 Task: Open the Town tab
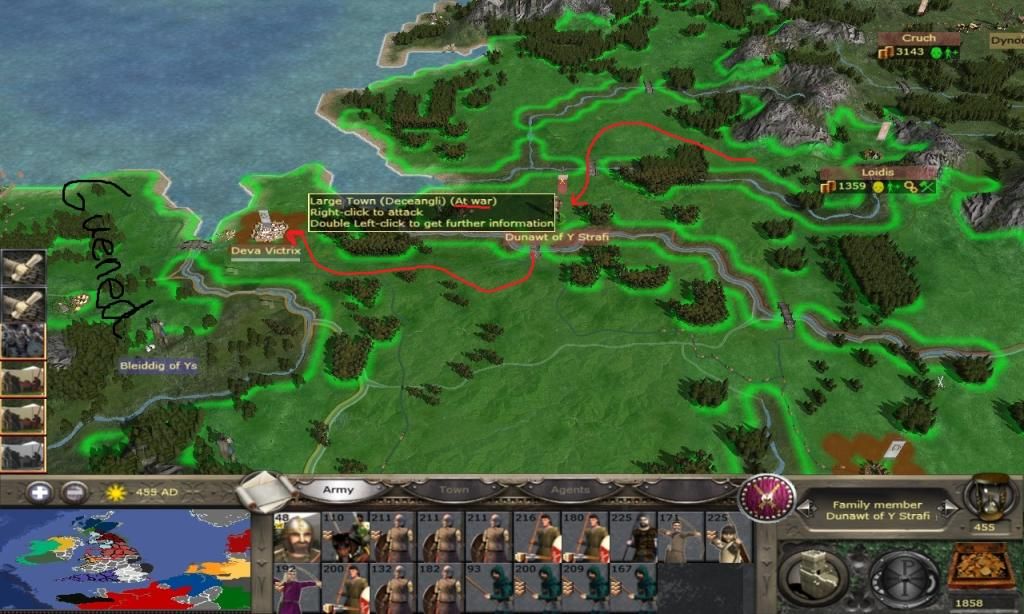(x=453, y=491)
